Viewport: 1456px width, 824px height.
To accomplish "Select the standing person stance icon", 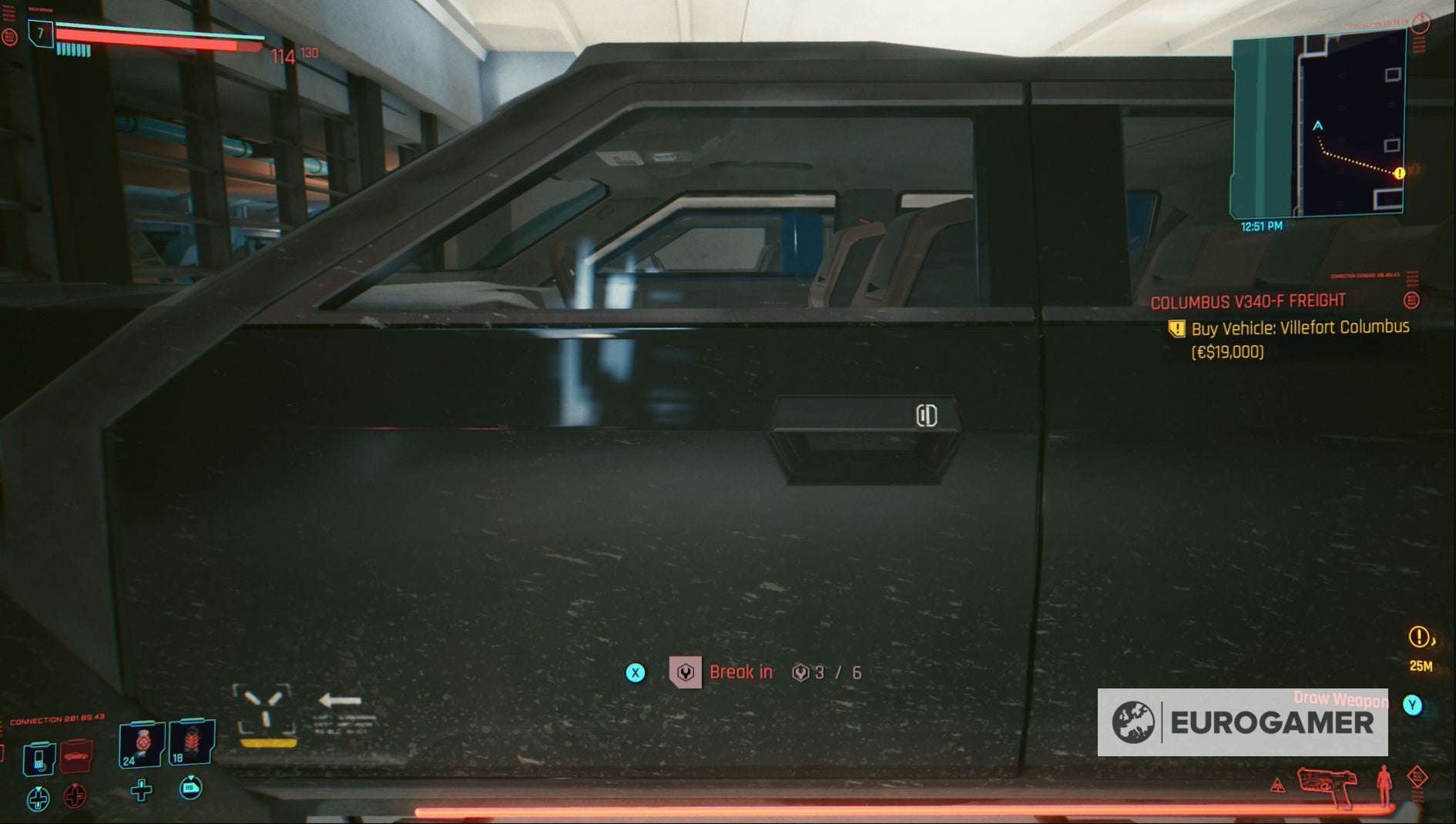I will [1383, 786].
